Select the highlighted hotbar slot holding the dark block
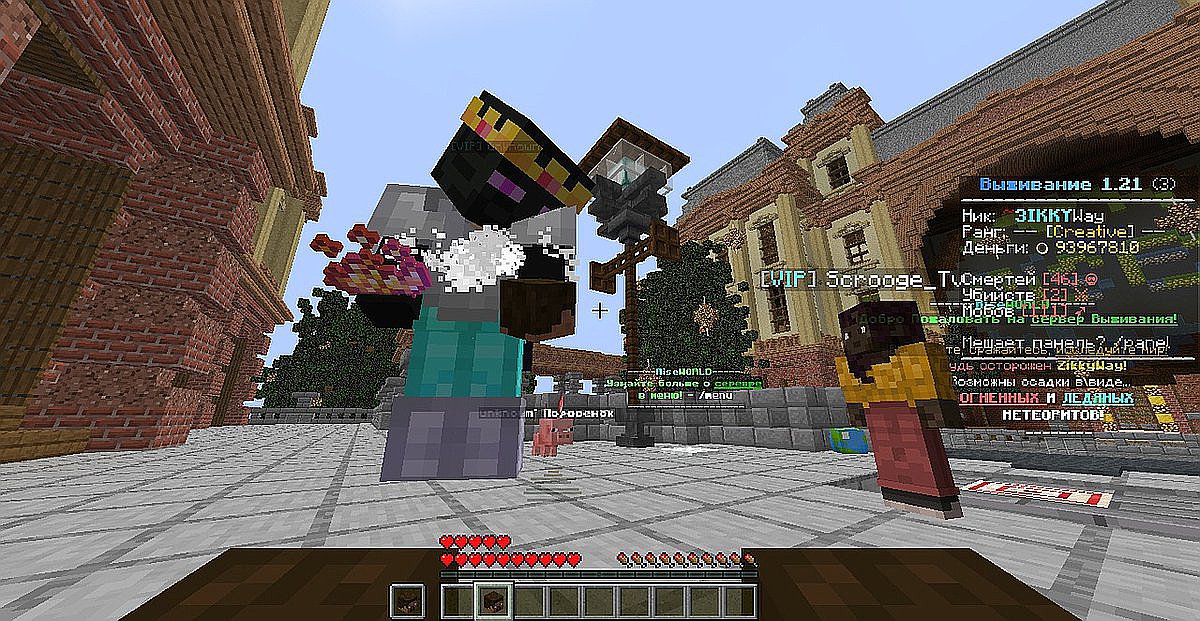 pos(493,601)
